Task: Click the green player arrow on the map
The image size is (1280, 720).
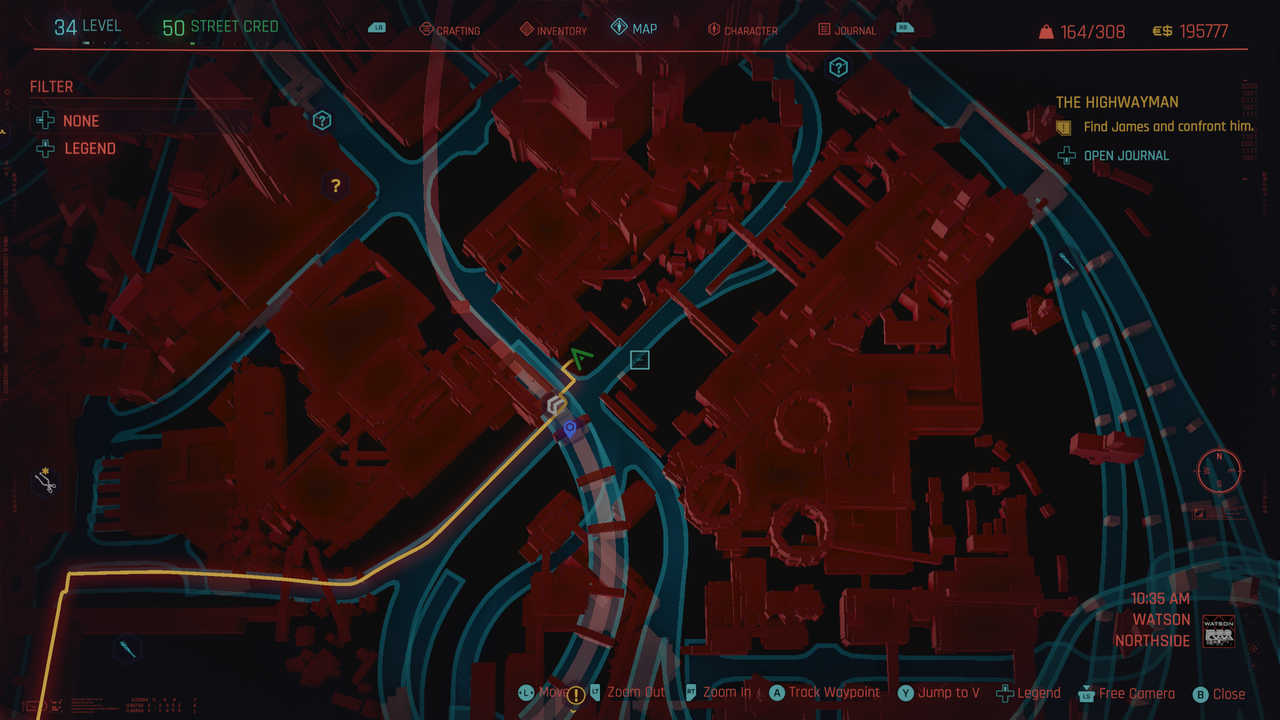Action: click(580, 357)
